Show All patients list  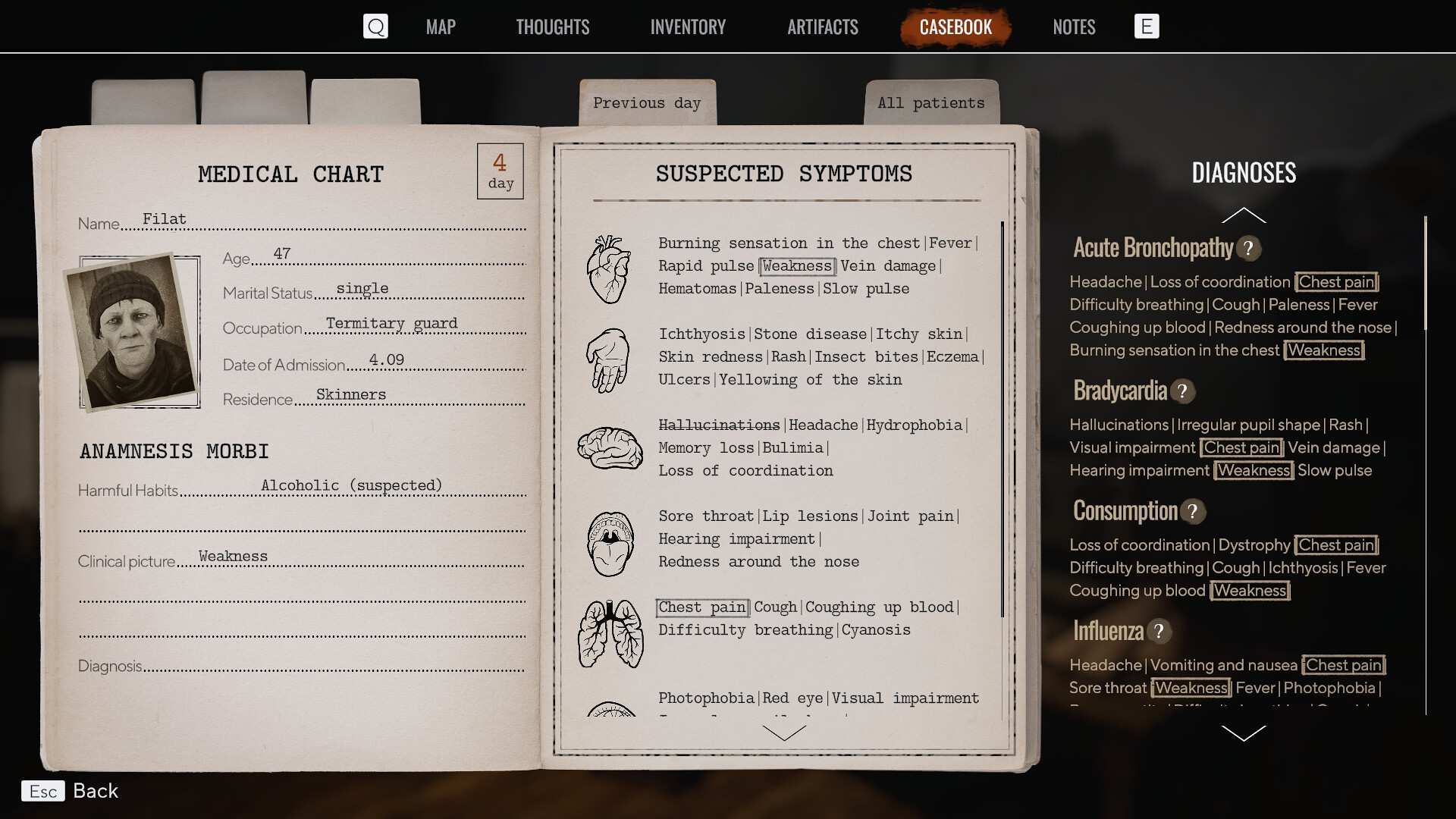coord(931,103)
